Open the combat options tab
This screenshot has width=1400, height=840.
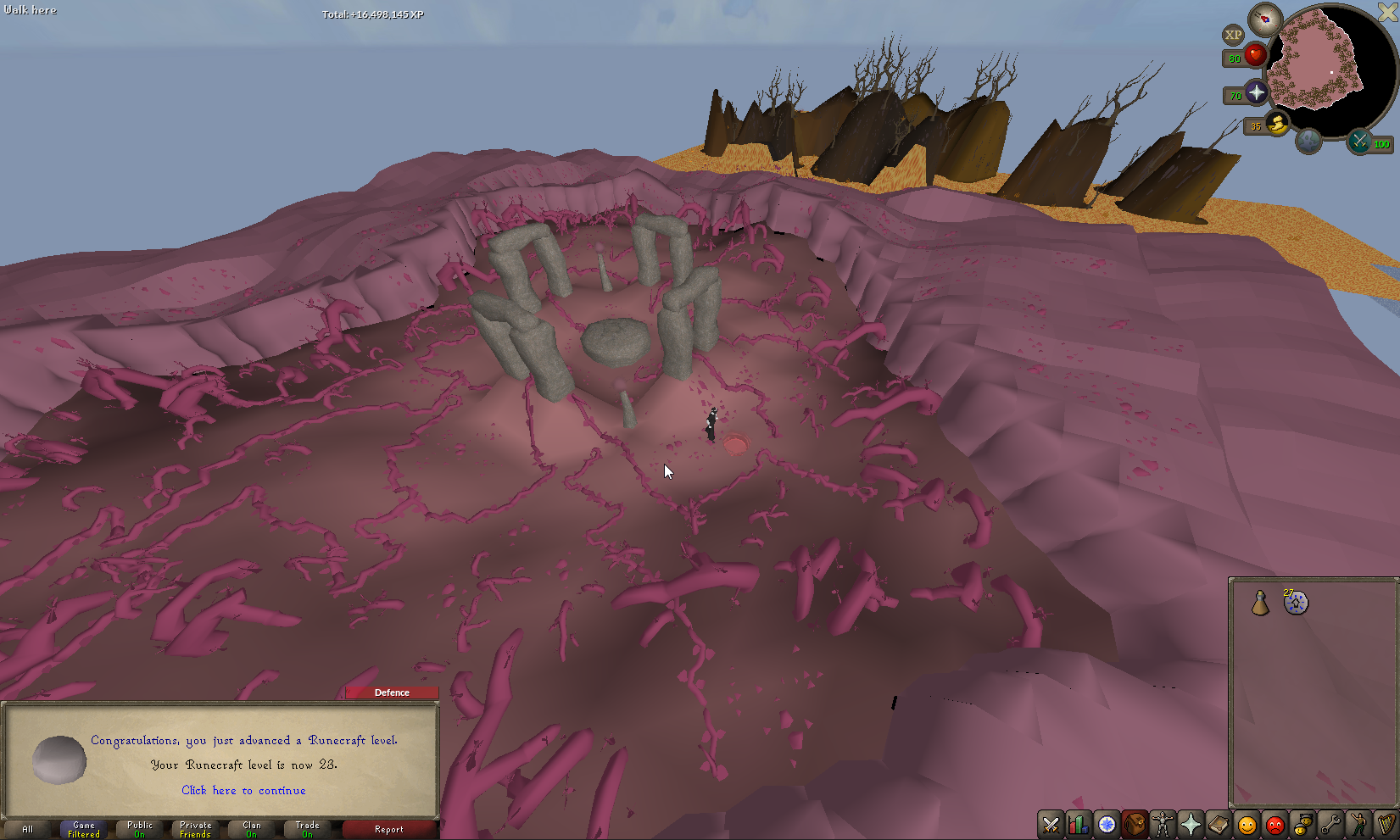click(1051, 825)
